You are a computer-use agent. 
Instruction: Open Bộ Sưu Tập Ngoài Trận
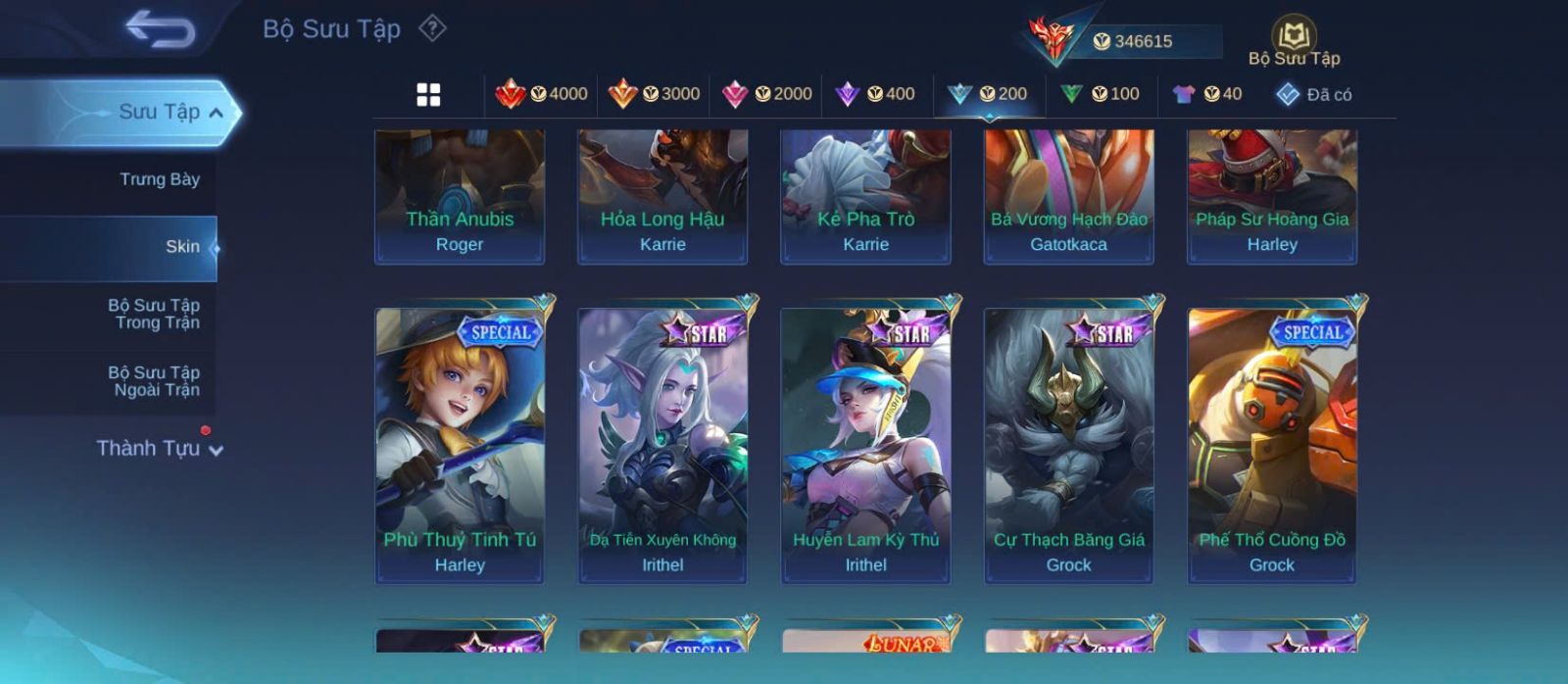(154, 381)
